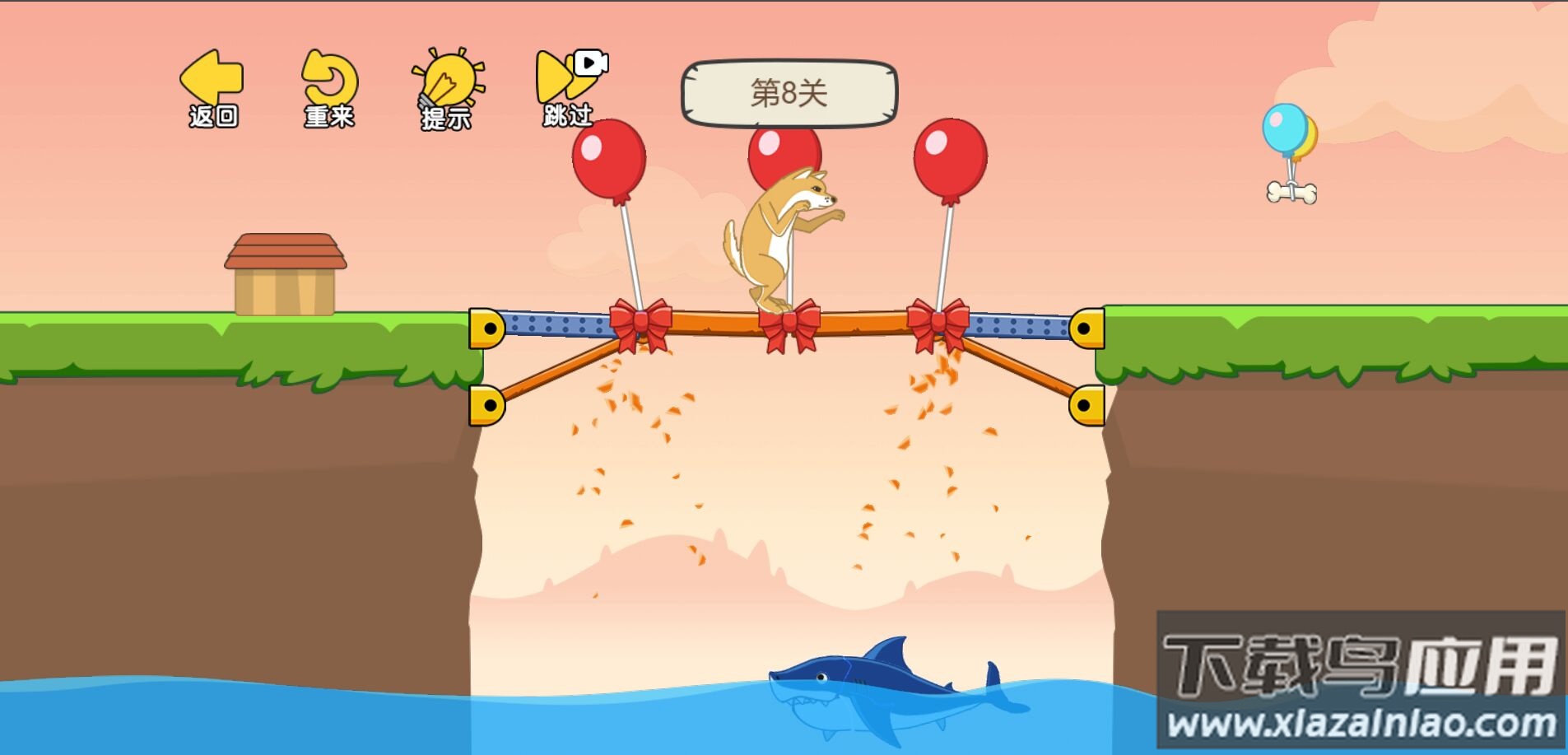Image resolution: width=1568 pixels, height=755 pixels.
Task: Click the 返回 back arrow icon
Action: click(212, 78)
